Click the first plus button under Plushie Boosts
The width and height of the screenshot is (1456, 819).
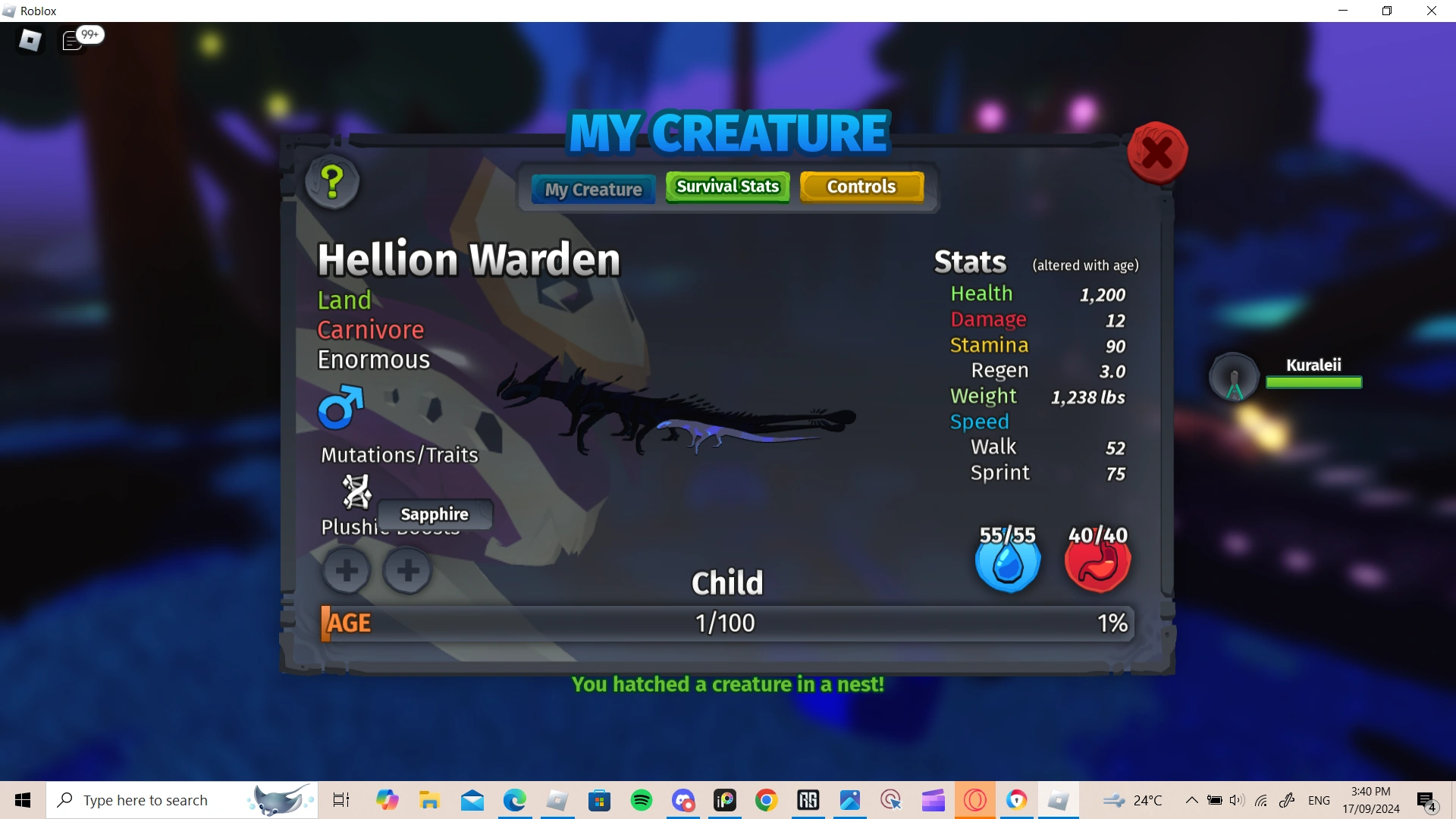coord(347,571)
